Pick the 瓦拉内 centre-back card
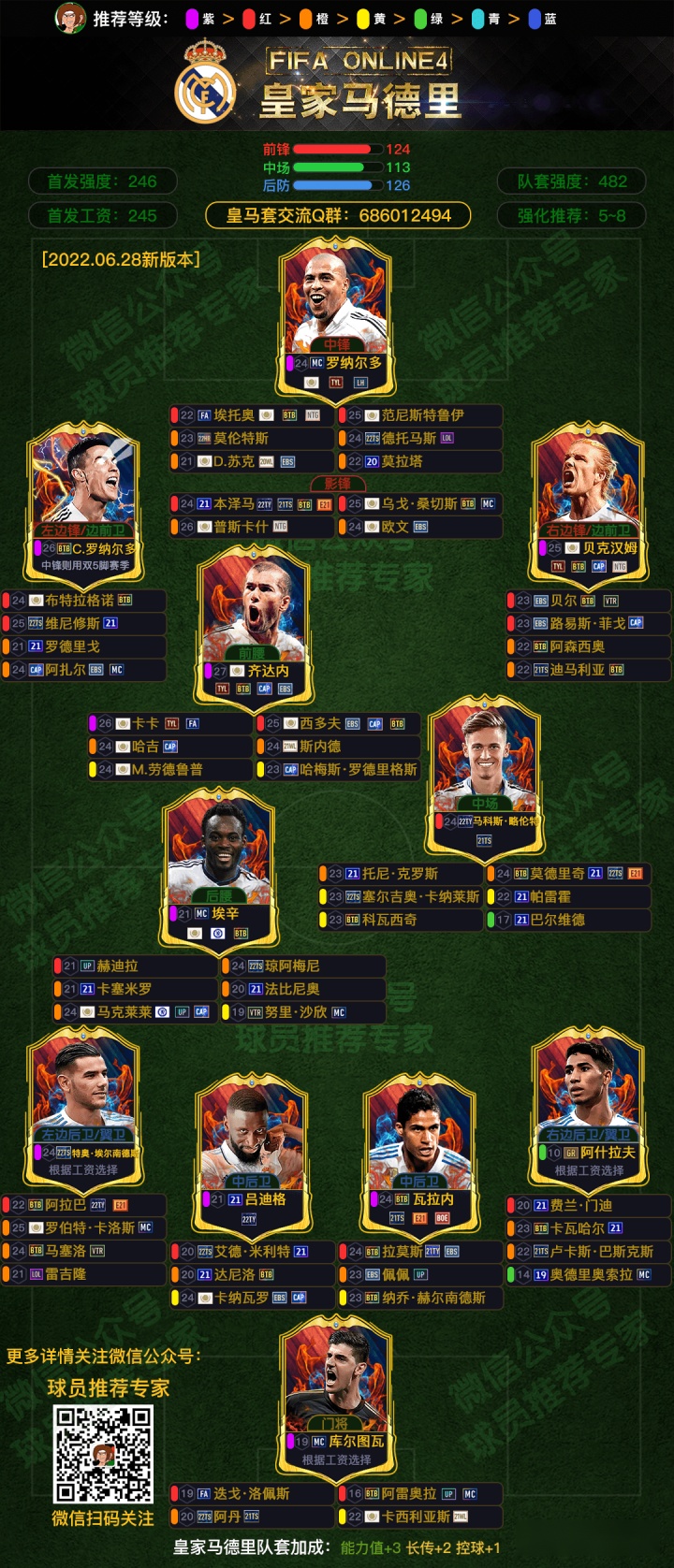The image size is (674, 1568). 418,1151
